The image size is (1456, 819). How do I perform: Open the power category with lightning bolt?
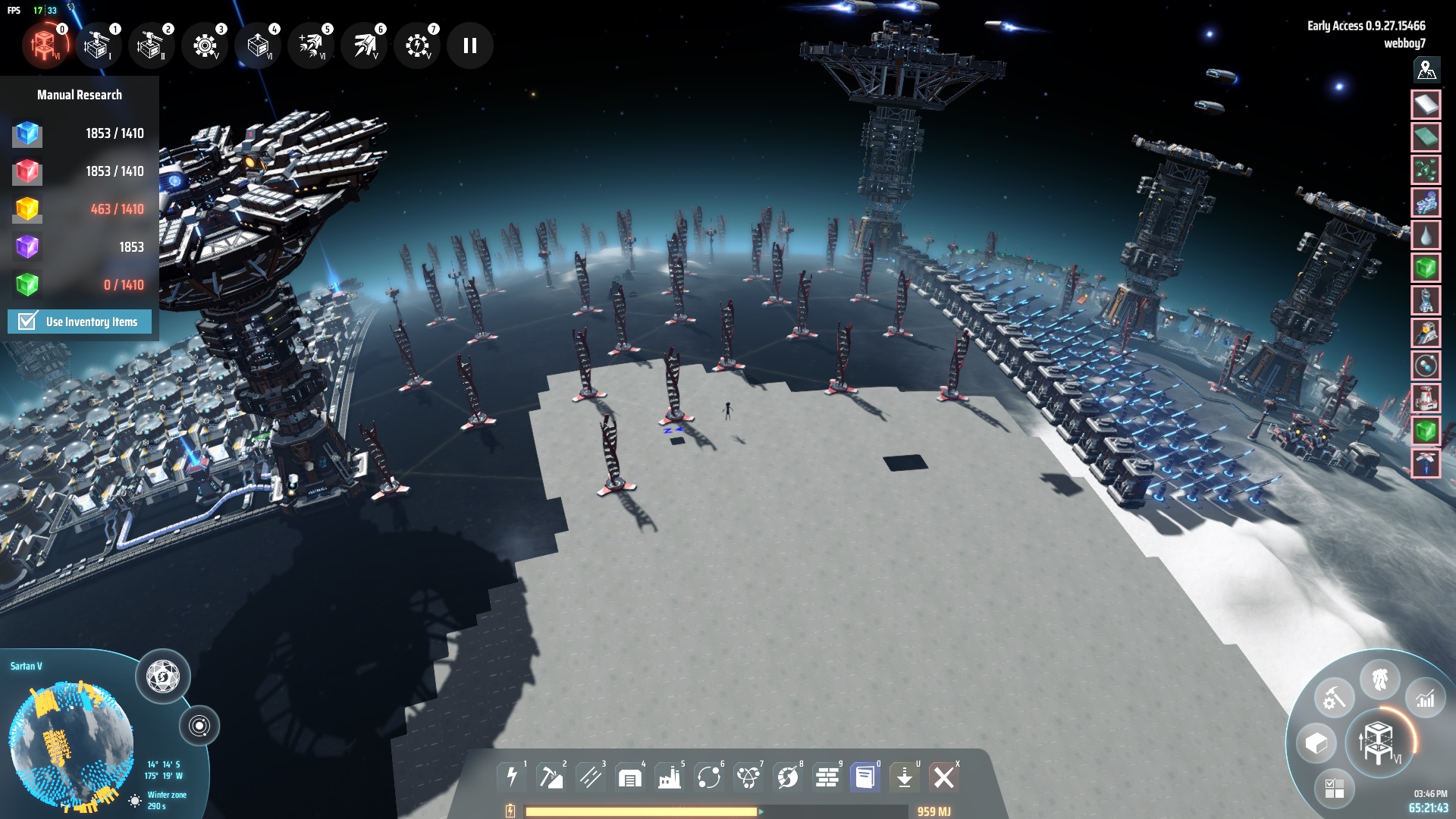coord(512,777)
